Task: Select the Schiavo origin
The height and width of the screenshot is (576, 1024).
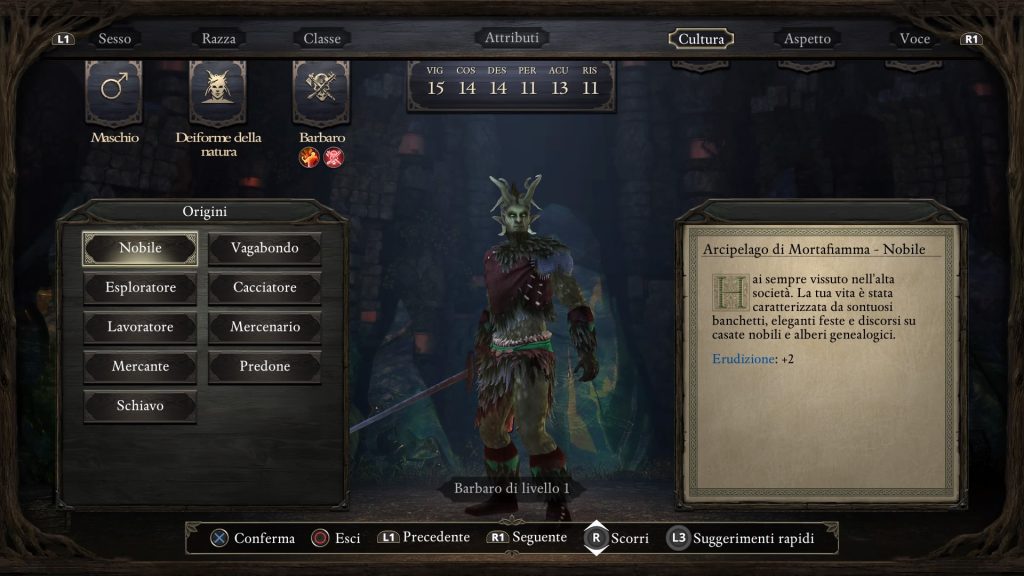Action: 140,406
